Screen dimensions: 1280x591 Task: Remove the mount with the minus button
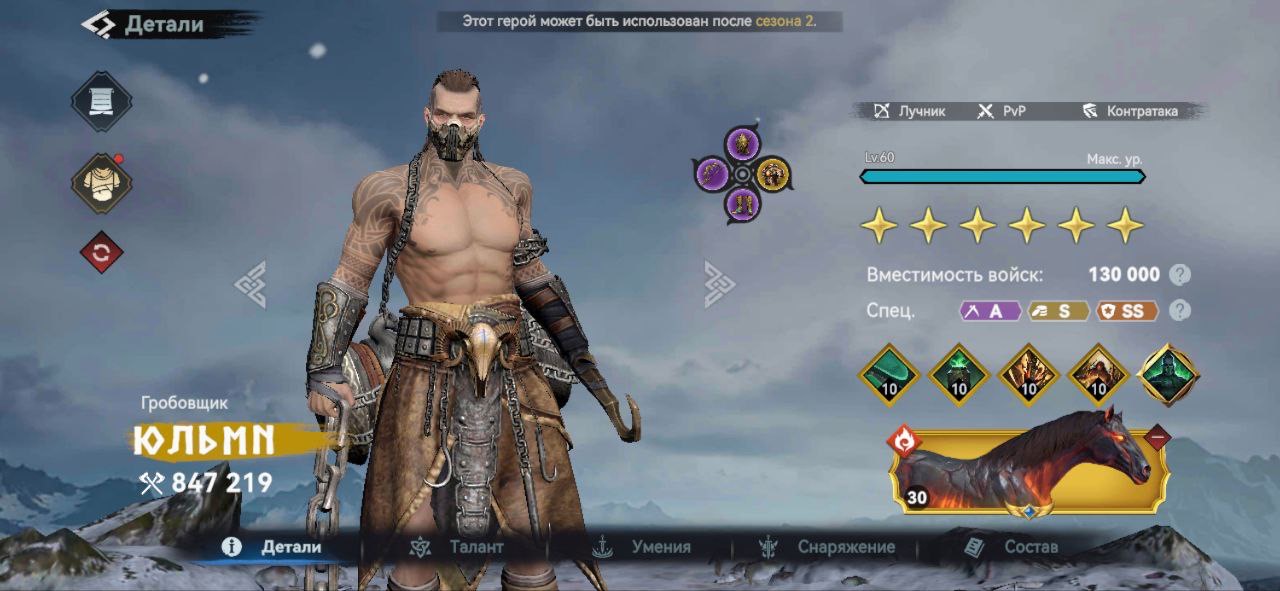point(1157,437)
